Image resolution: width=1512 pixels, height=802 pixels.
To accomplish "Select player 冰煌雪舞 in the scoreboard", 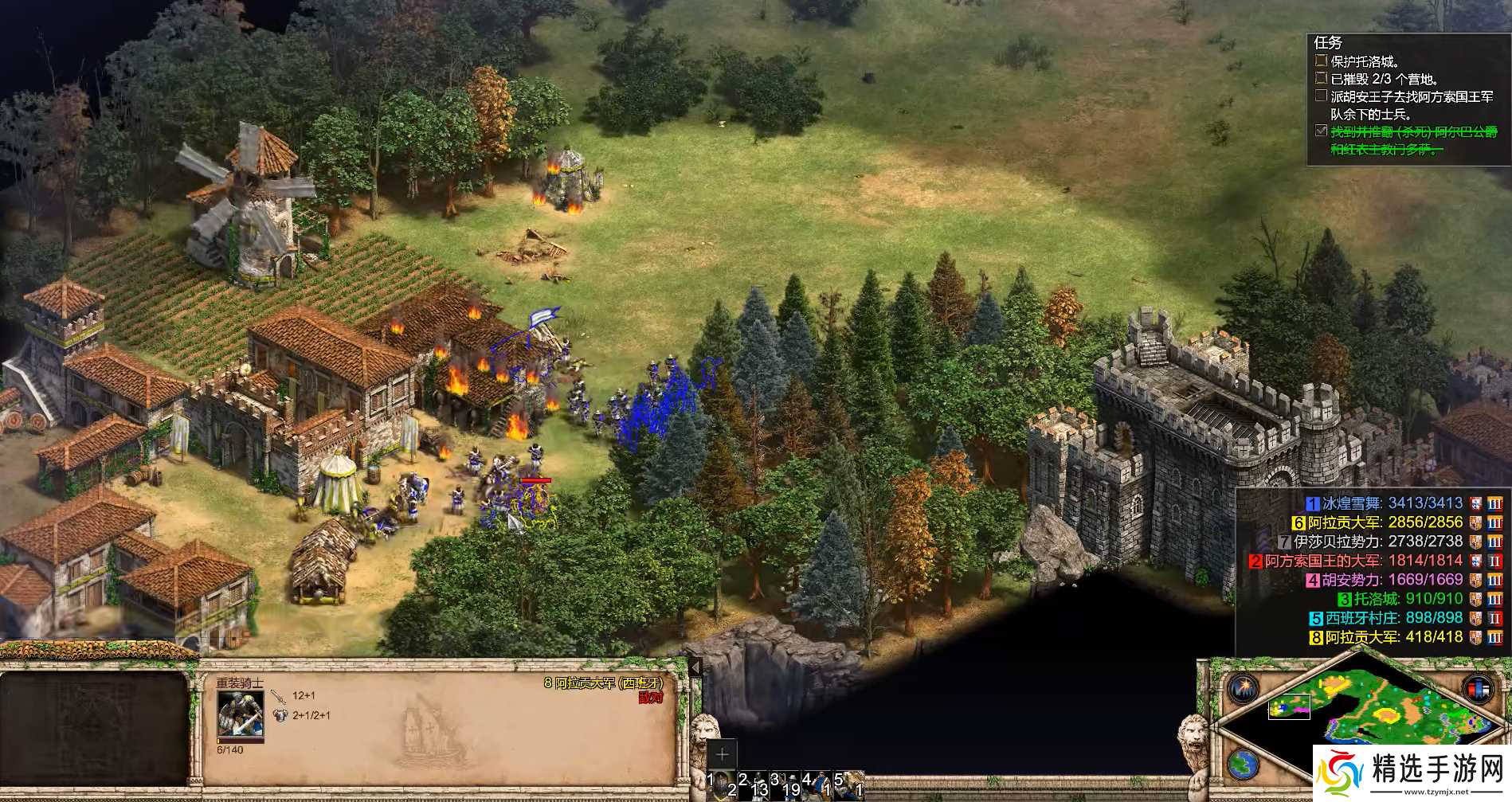I will click(1385, 503).
